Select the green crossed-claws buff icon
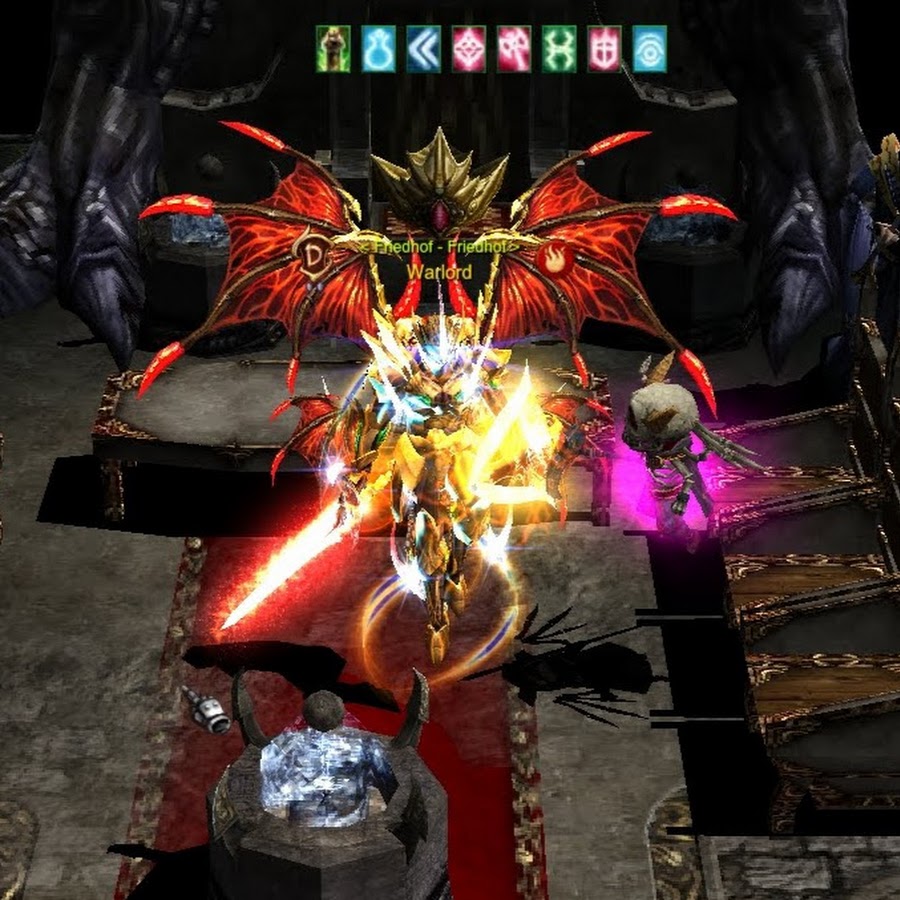Image resolution: width=900 pixels, height=900 pixels. coord(559,49)
